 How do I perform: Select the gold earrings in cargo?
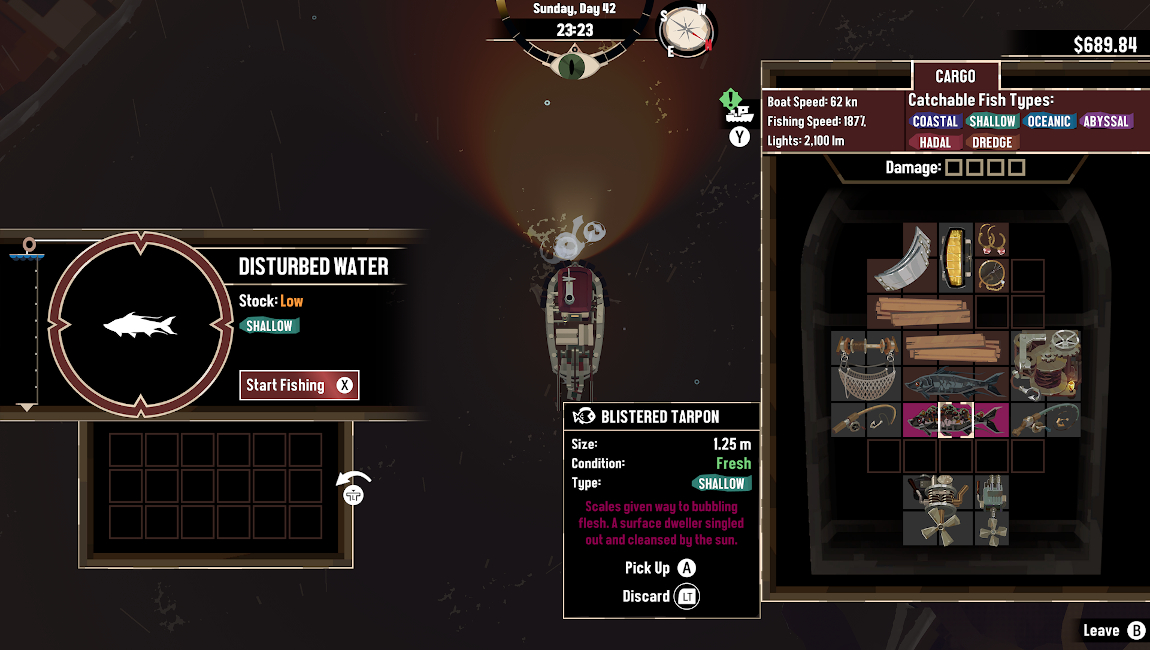coord(991,240)
